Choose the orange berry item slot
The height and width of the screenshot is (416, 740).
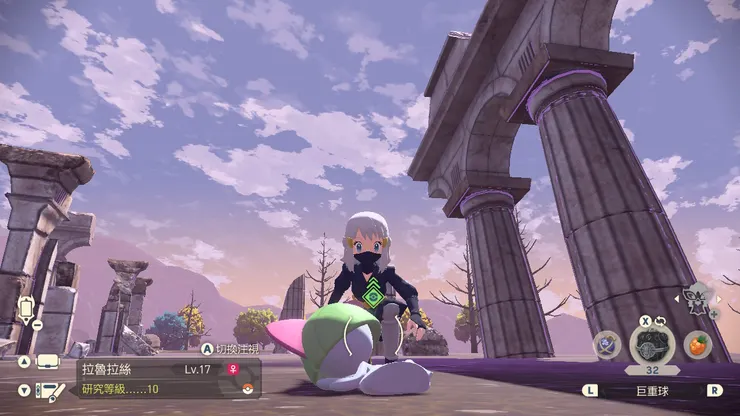pos(698,345)
